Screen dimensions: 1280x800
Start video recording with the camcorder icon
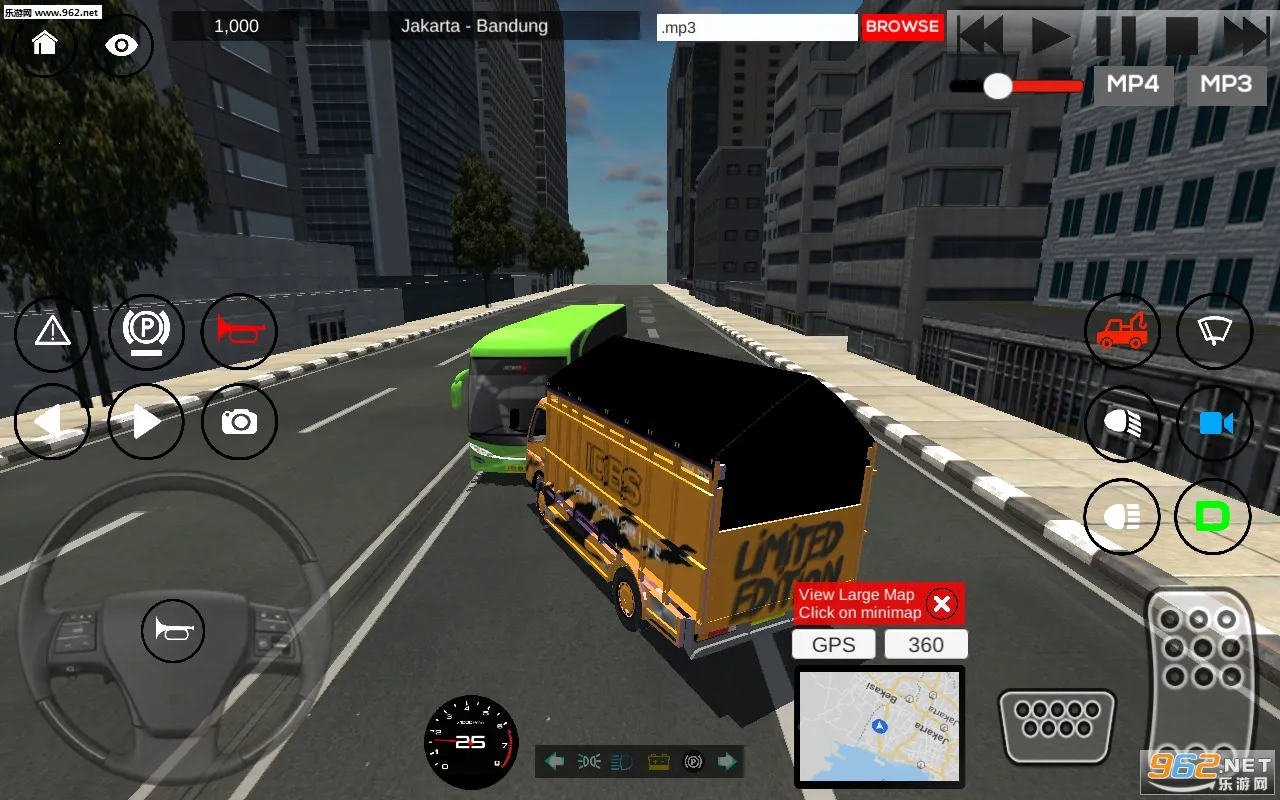[1214, 422]
